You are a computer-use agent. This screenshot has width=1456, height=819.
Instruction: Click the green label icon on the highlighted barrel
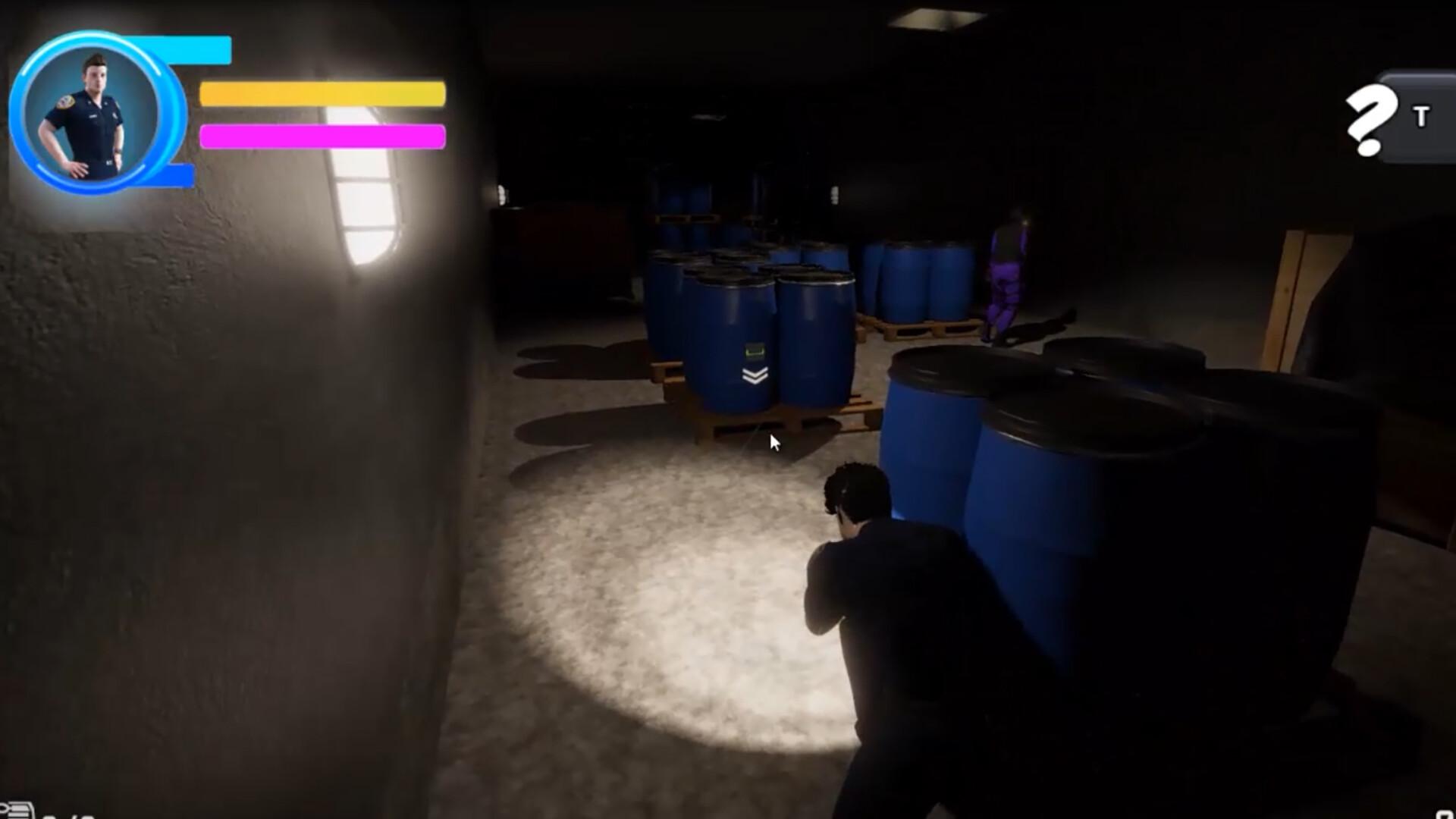[754, 350]
